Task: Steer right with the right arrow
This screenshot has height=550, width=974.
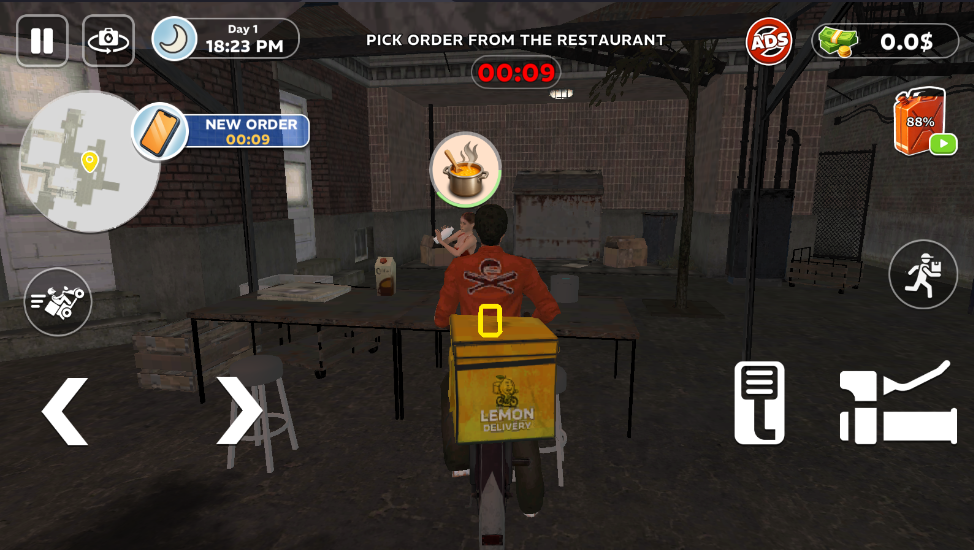Action: 239,410
